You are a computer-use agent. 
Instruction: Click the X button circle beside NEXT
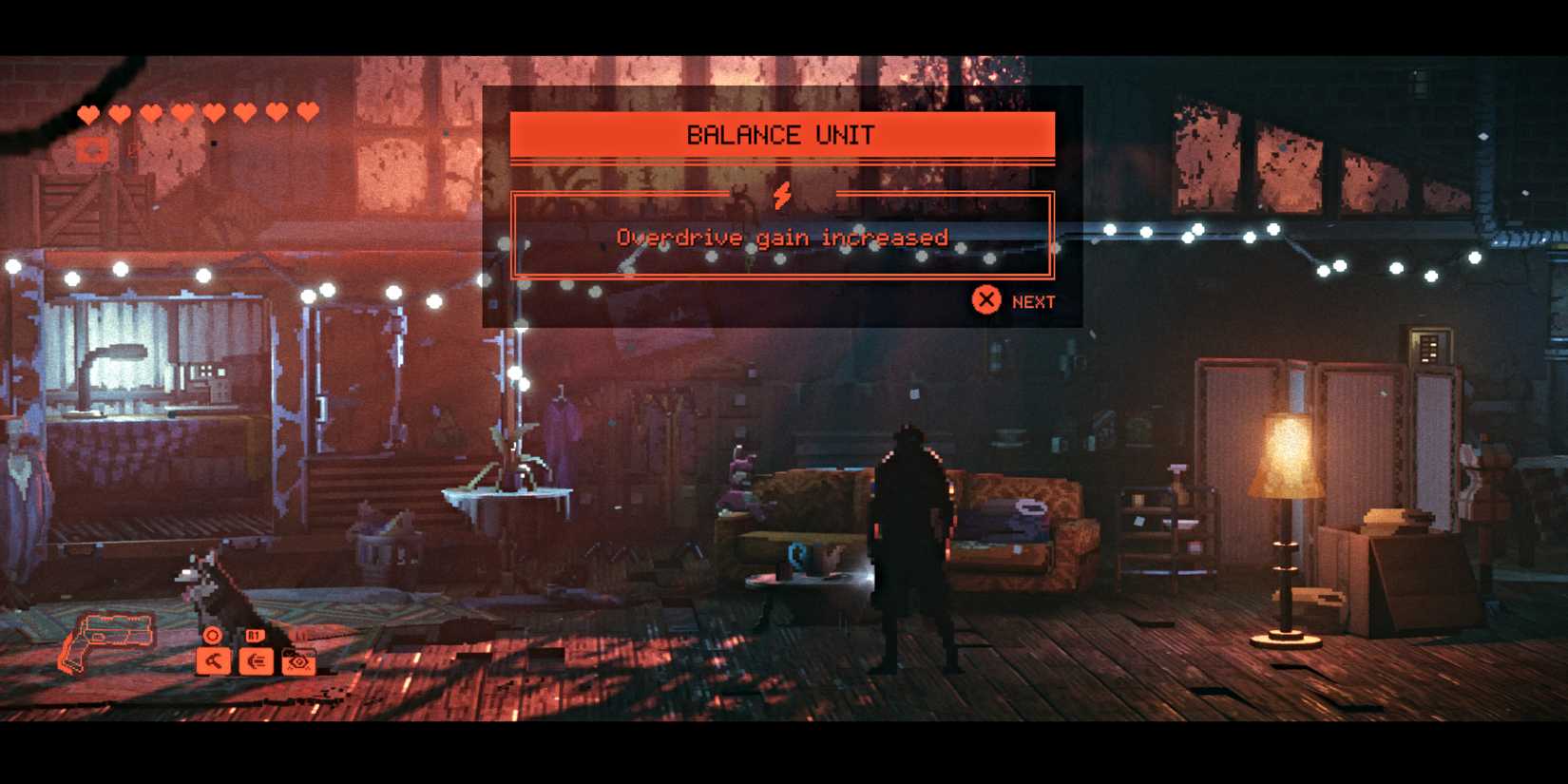986,299
